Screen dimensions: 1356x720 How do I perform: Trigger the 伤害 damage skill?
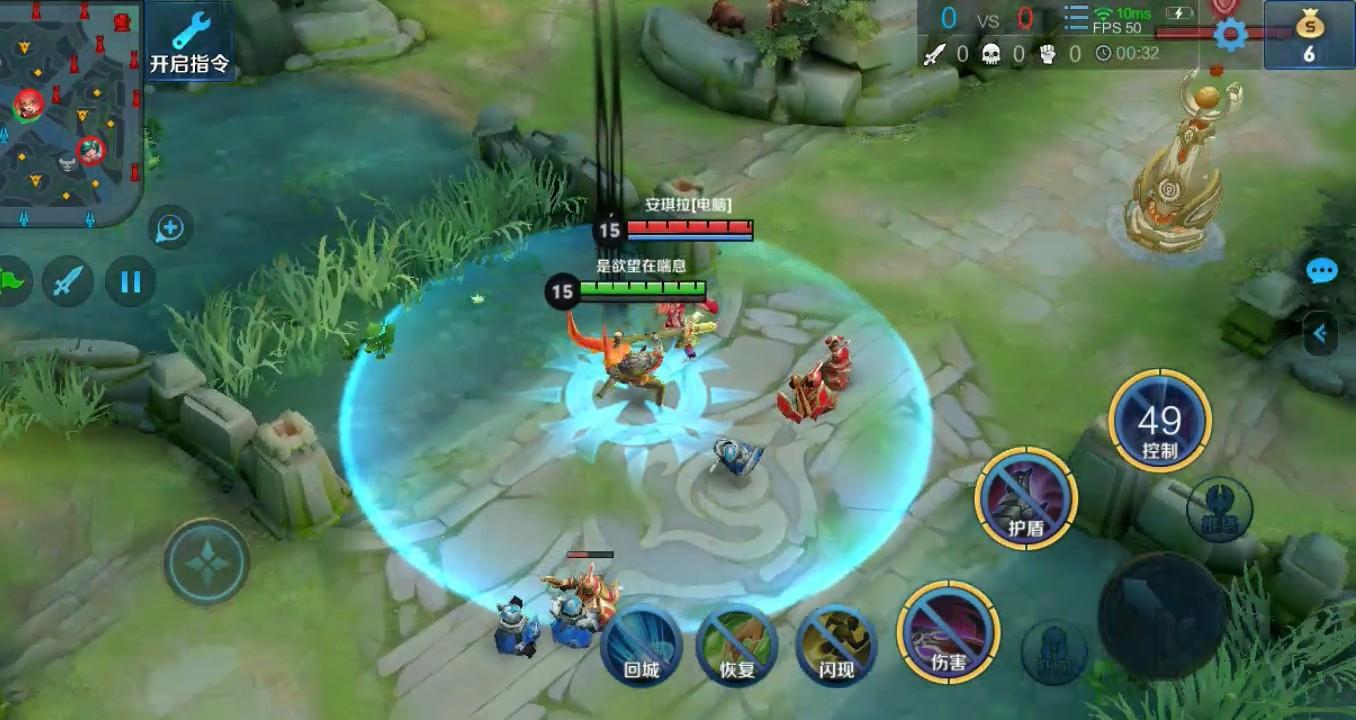click(948, 633)
